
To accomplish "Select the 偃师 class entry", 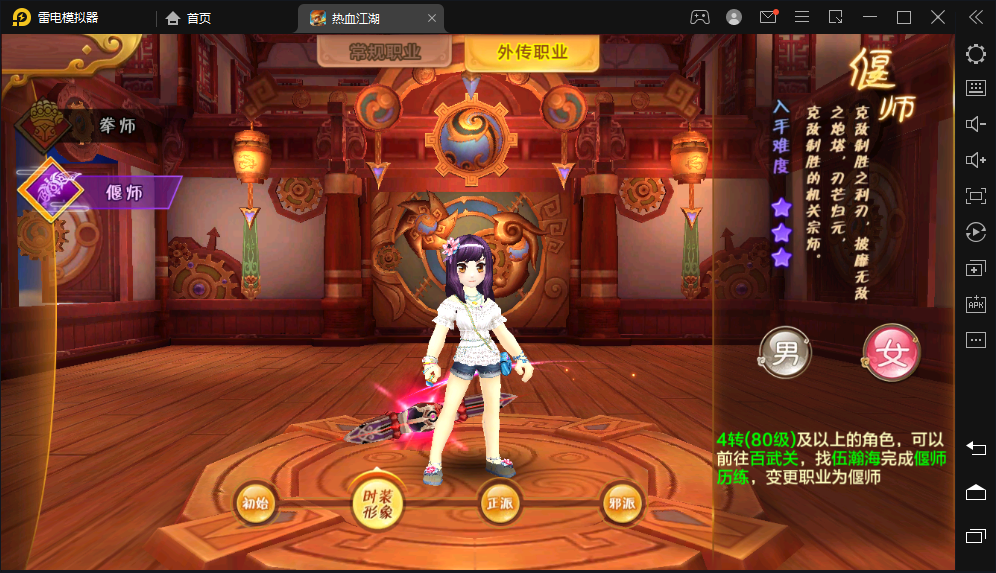I will [124, 191].
